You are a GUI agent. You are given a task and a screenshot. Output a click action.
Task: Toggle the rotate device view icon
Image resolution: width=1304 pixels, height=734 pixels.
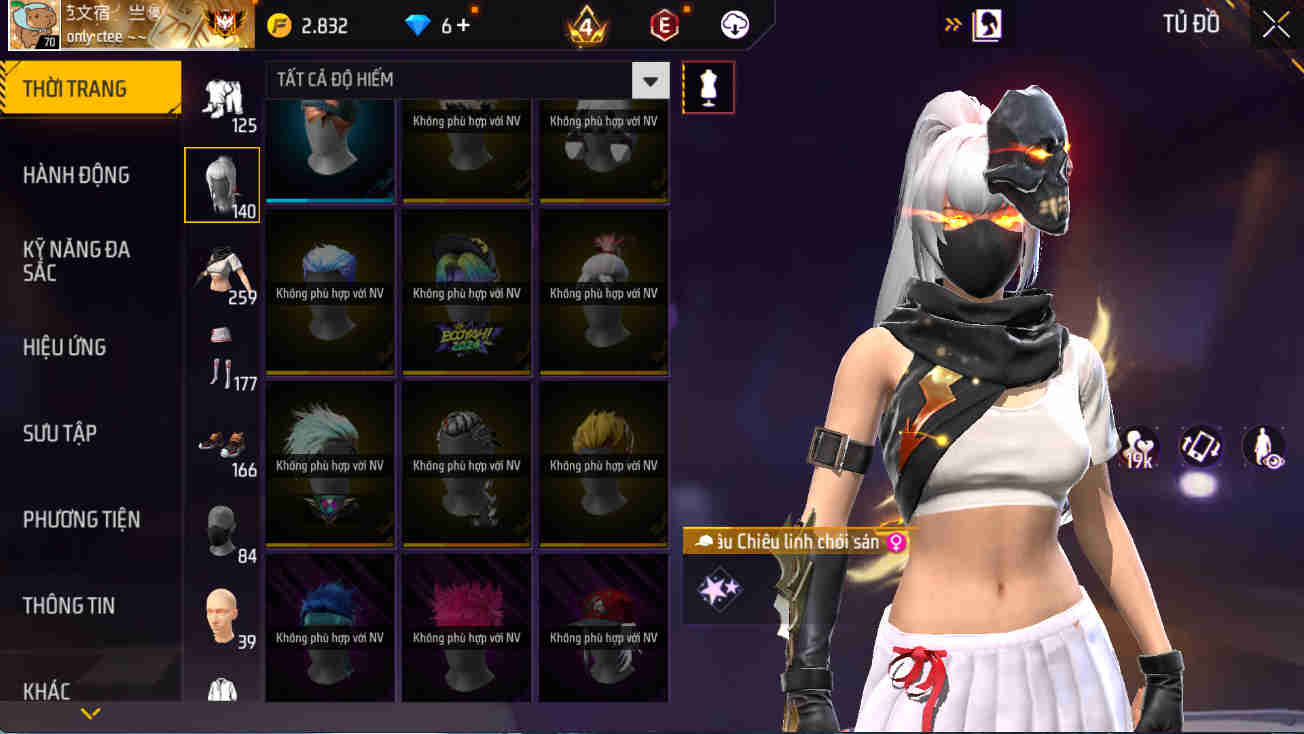click(x=1199, y=448)
